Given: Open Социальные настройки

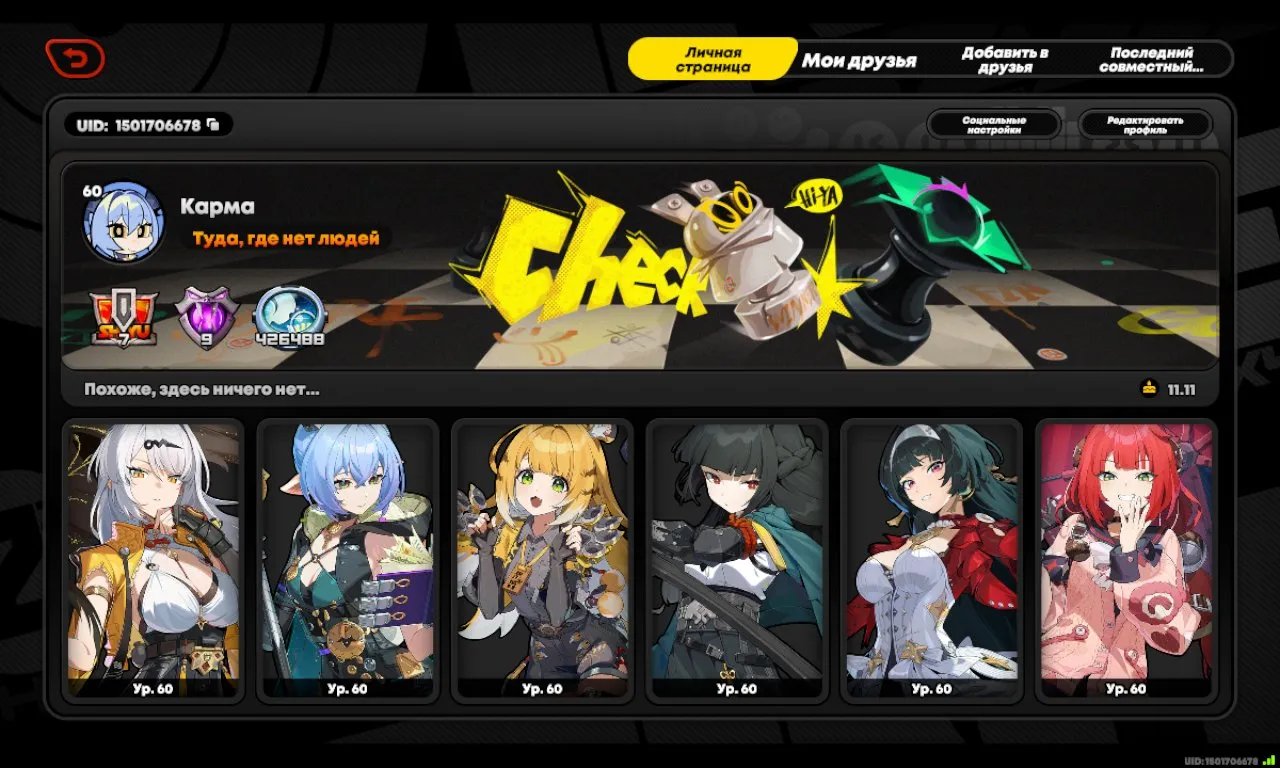Looking at the screenshot, I should pyautogui.click(x=994, y=124).
